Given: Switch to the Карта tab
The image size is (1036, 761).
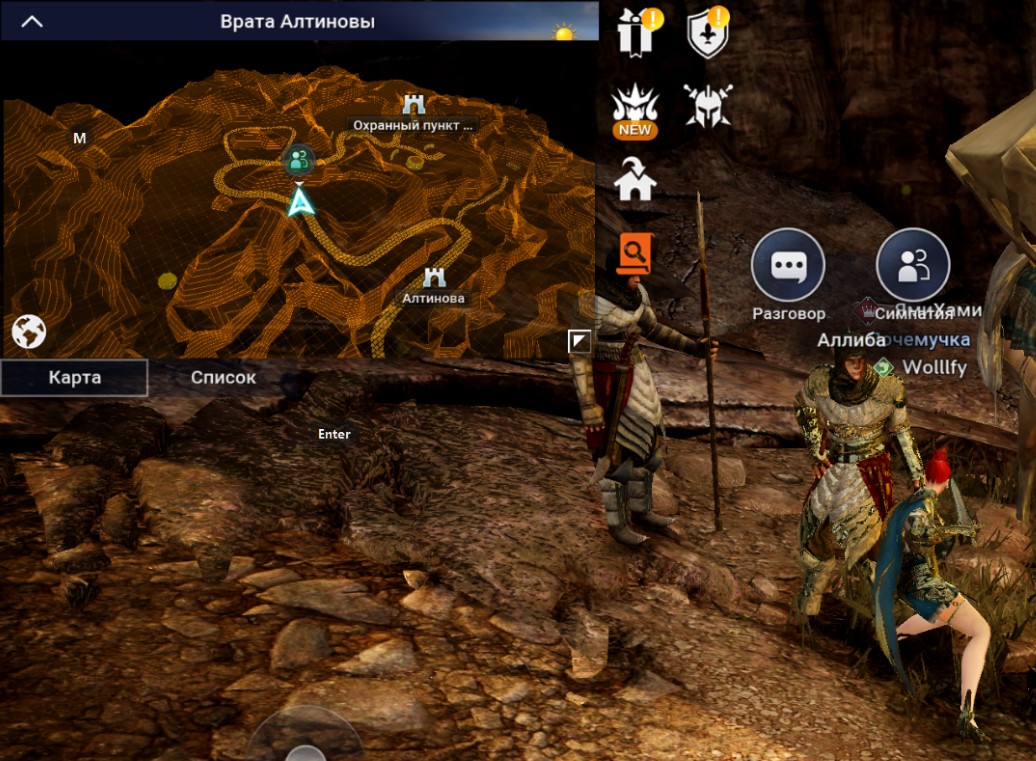Looking at the screenshot, I should pos(74,378).
